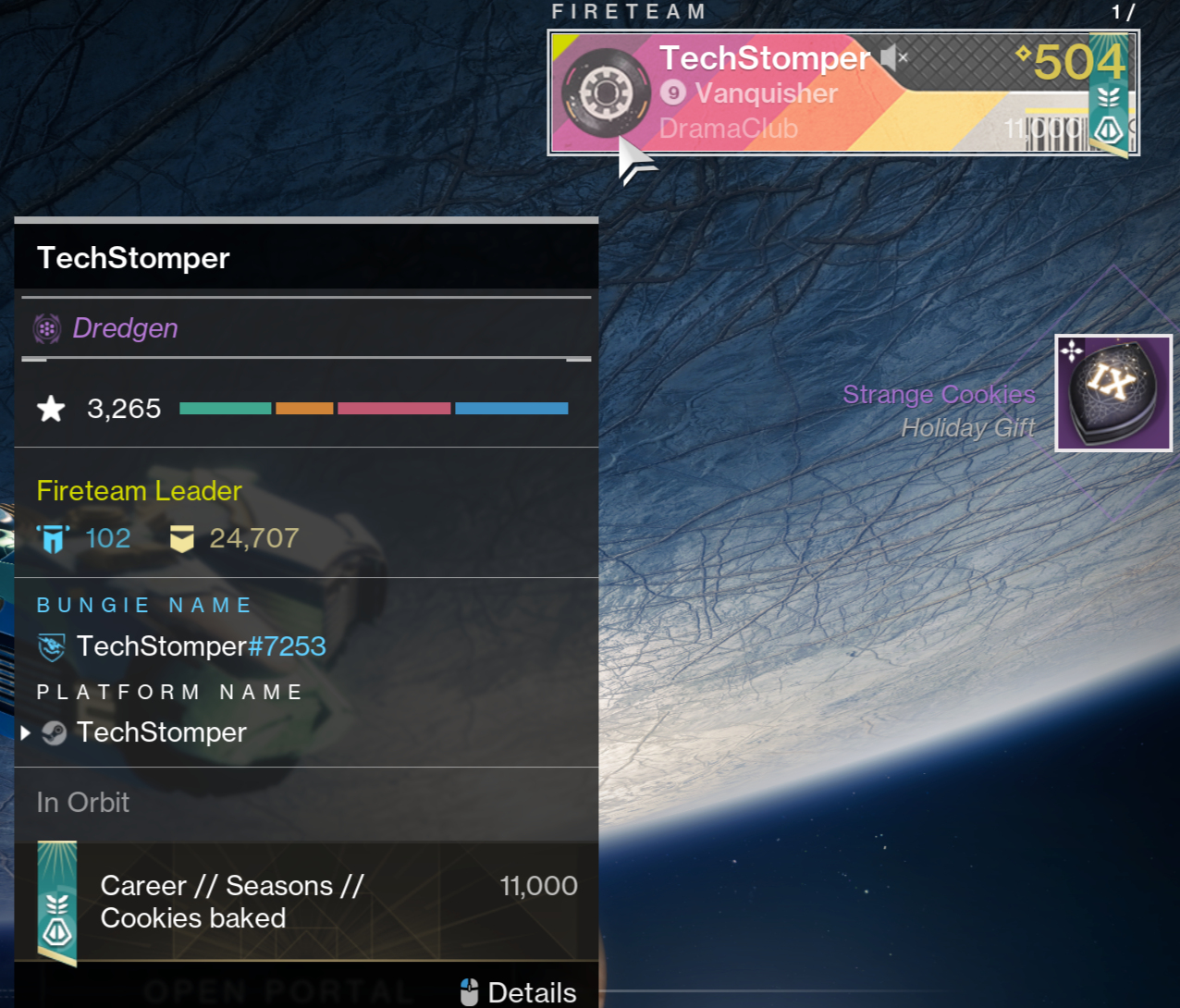Expand the TechStomper platform name row
The width and height of the screenshot is (1180, 1008).
[26, 733]
